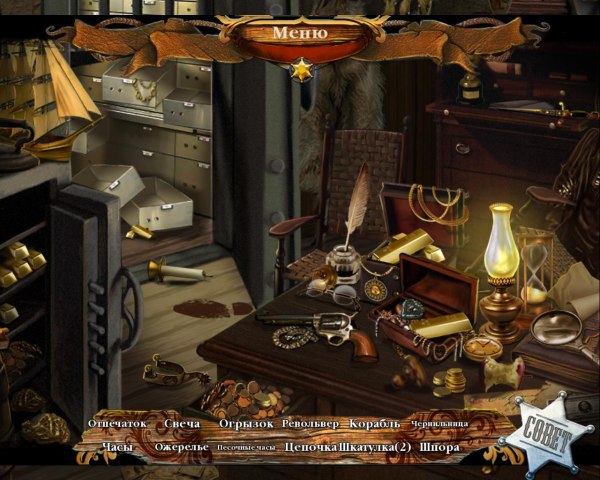This screenshot has height=480, width=600.
Task: Select the Ожерелье list entry
Action: pos(182,447)
